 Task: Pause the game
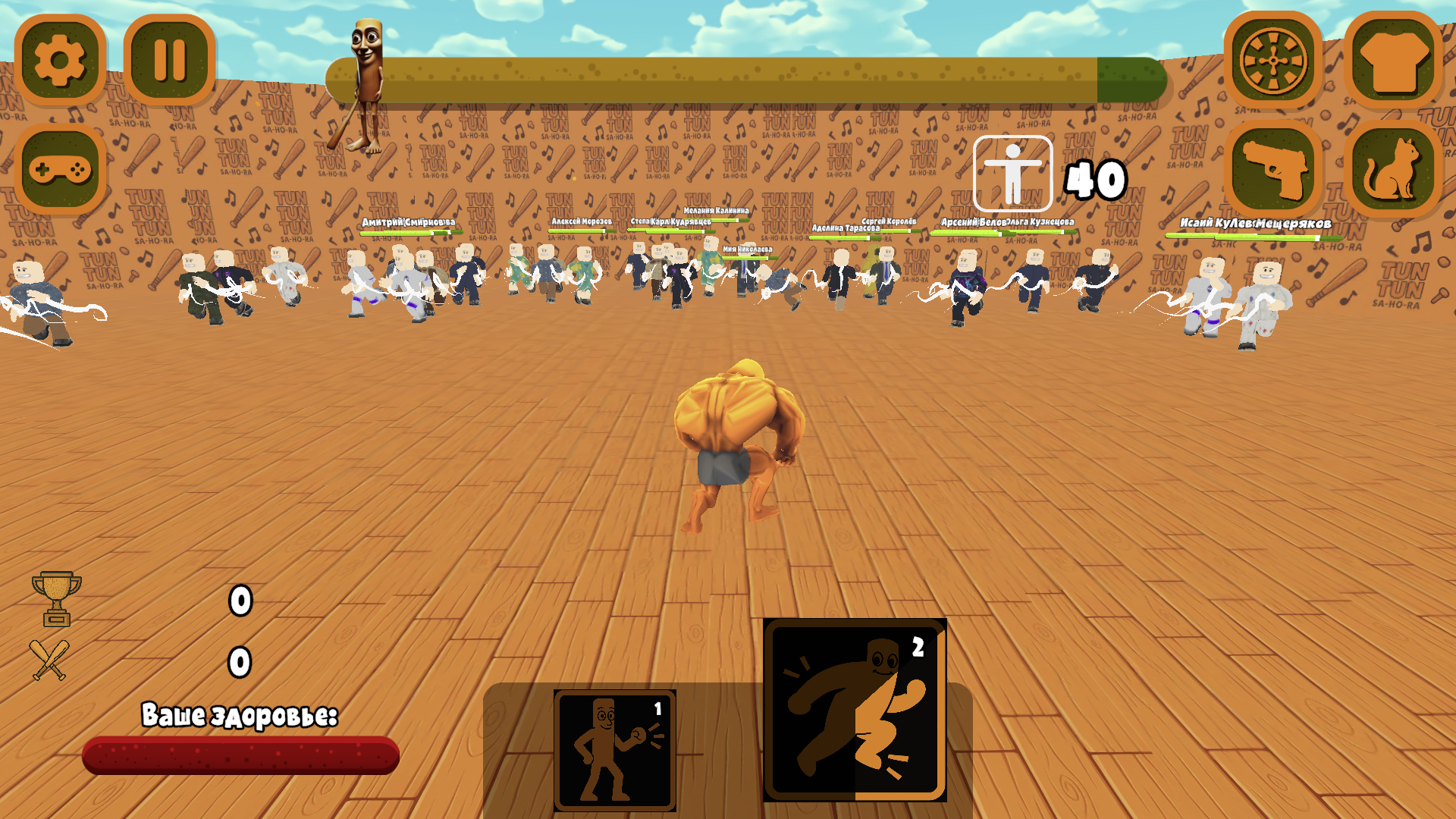tap(168, 61)
